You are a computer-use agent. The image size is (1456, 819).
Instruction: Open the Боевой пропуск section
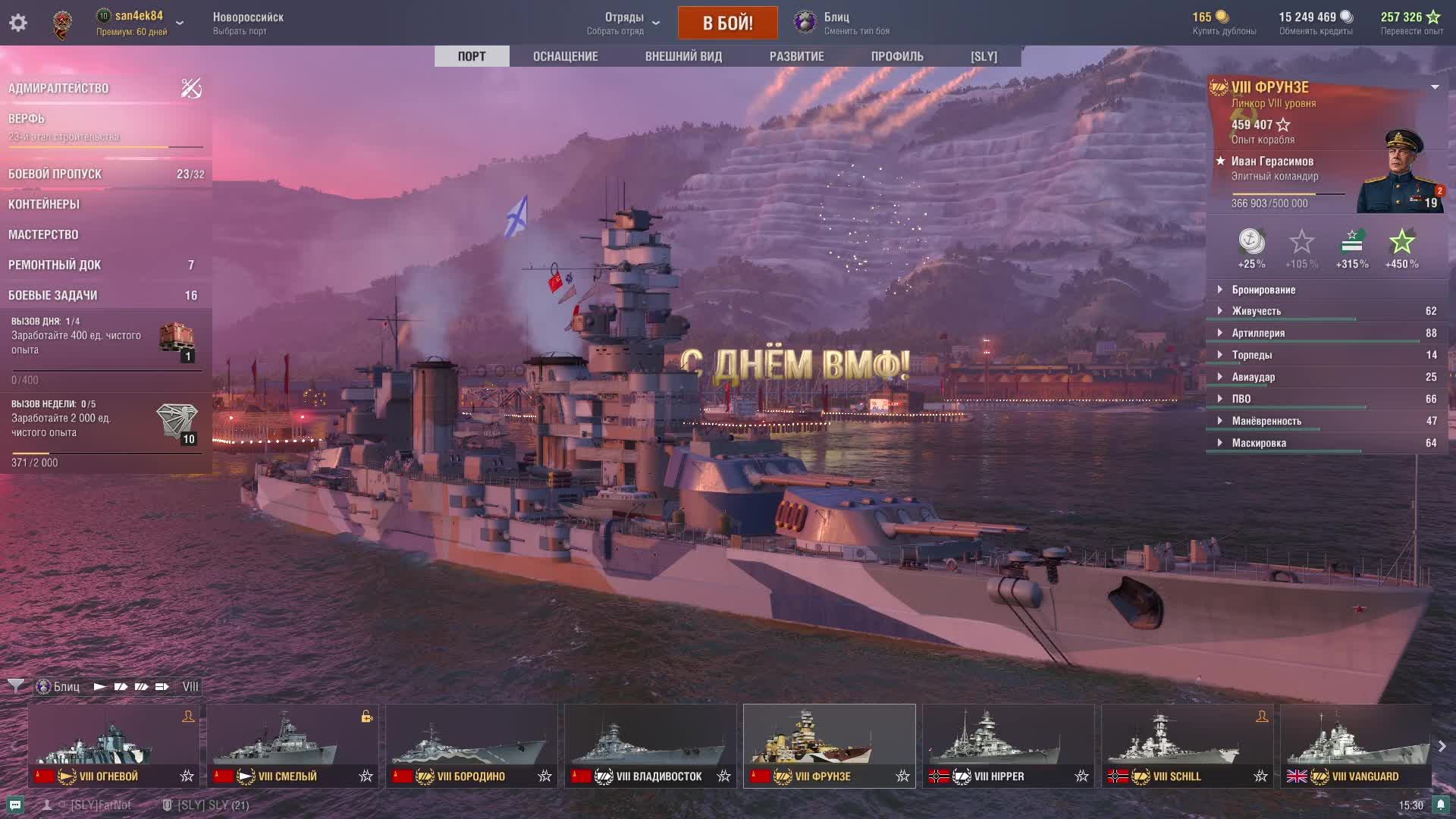(x=55, y=174)
